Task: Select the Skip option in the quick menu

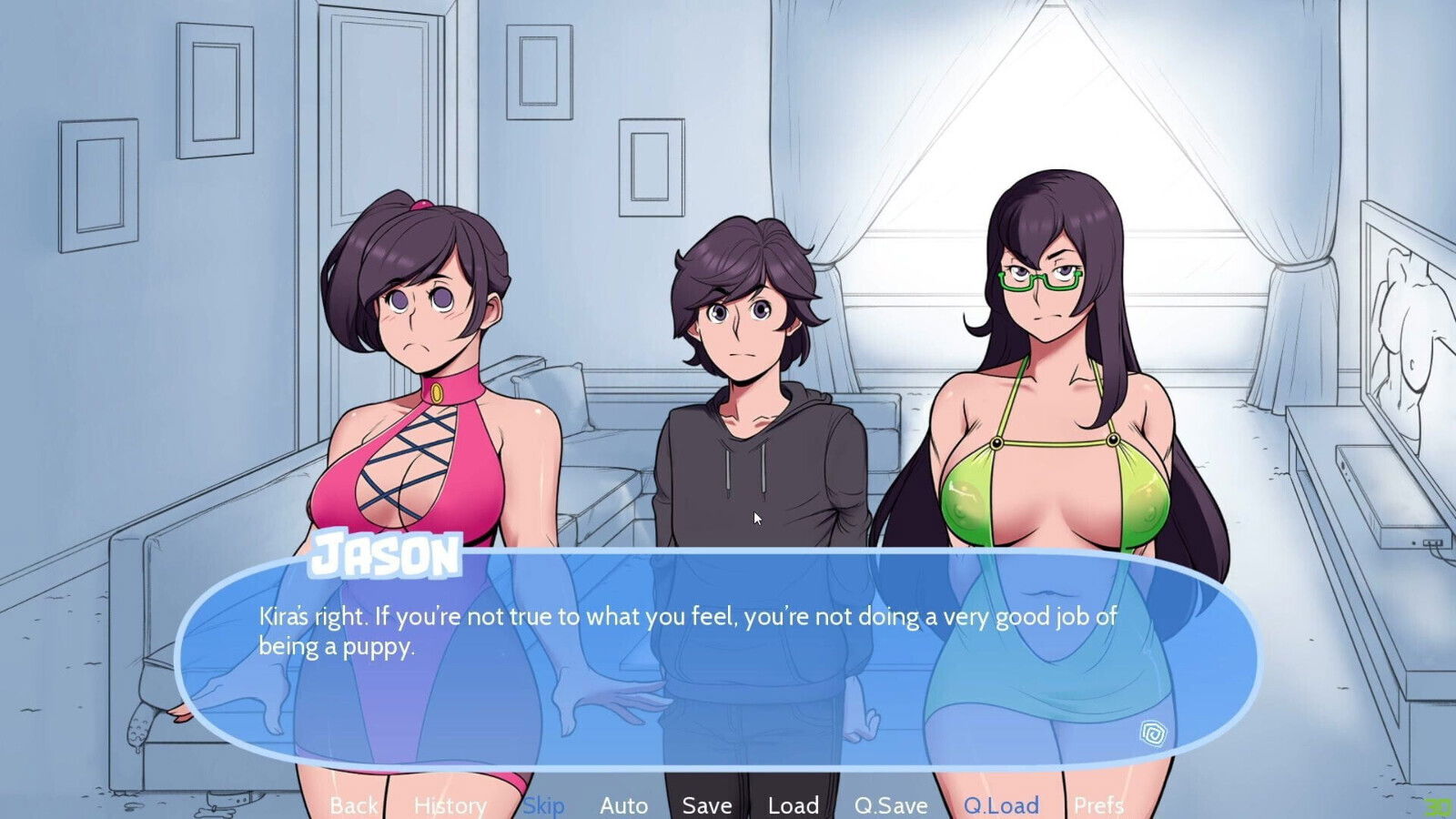Action: [543, 804]
